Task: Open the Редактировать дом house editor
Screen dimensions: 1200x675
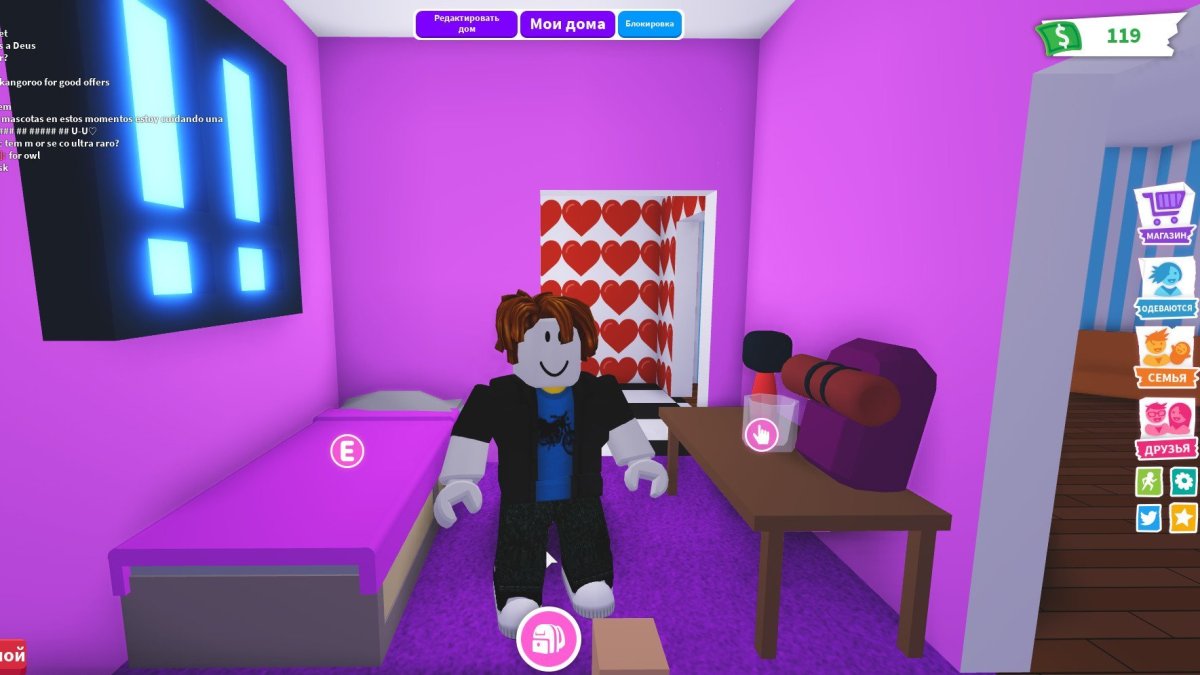Action: (466, 24)
